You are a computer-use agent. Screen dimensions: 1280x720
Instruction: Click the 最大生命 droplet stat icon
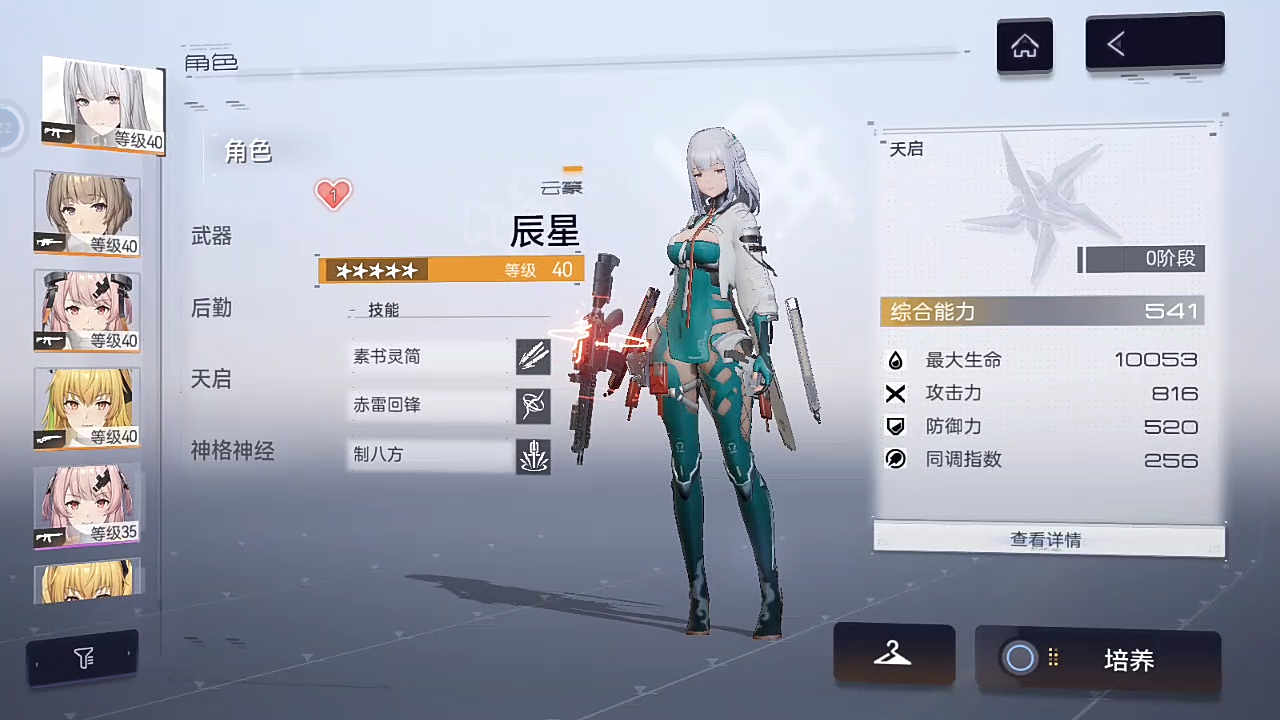[x=896, y=360]
